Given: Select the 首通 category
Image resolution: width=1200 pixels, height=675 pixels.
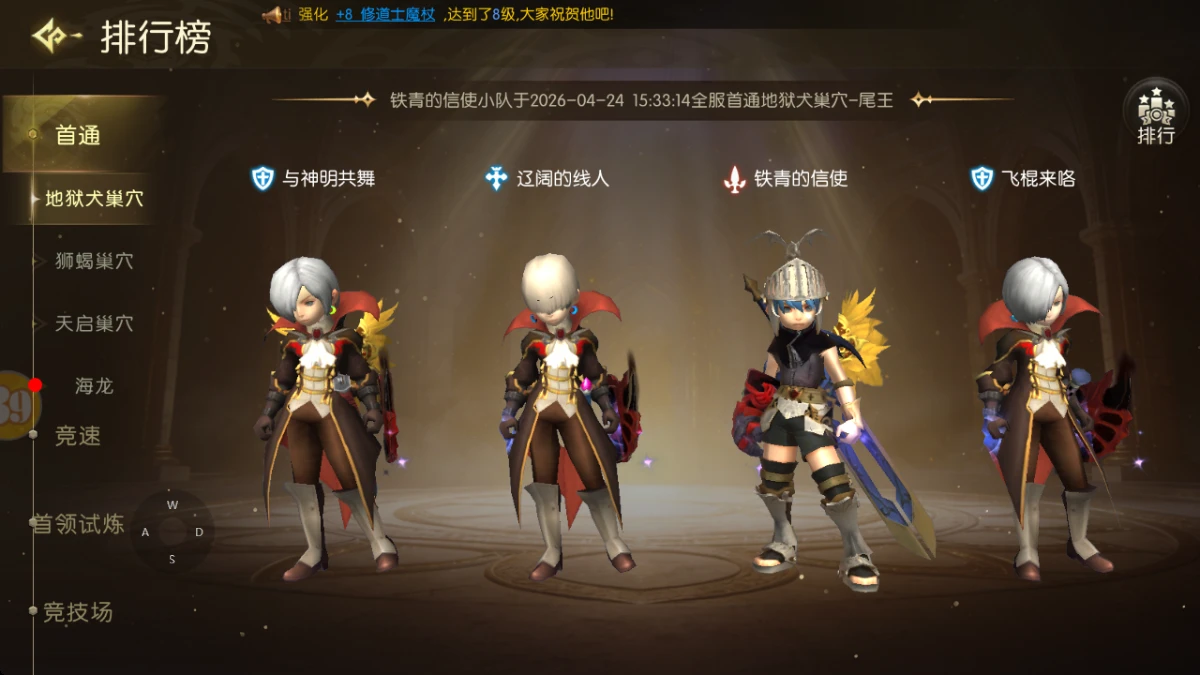Looking at the screenshot, I should click(x=78, y=135).
